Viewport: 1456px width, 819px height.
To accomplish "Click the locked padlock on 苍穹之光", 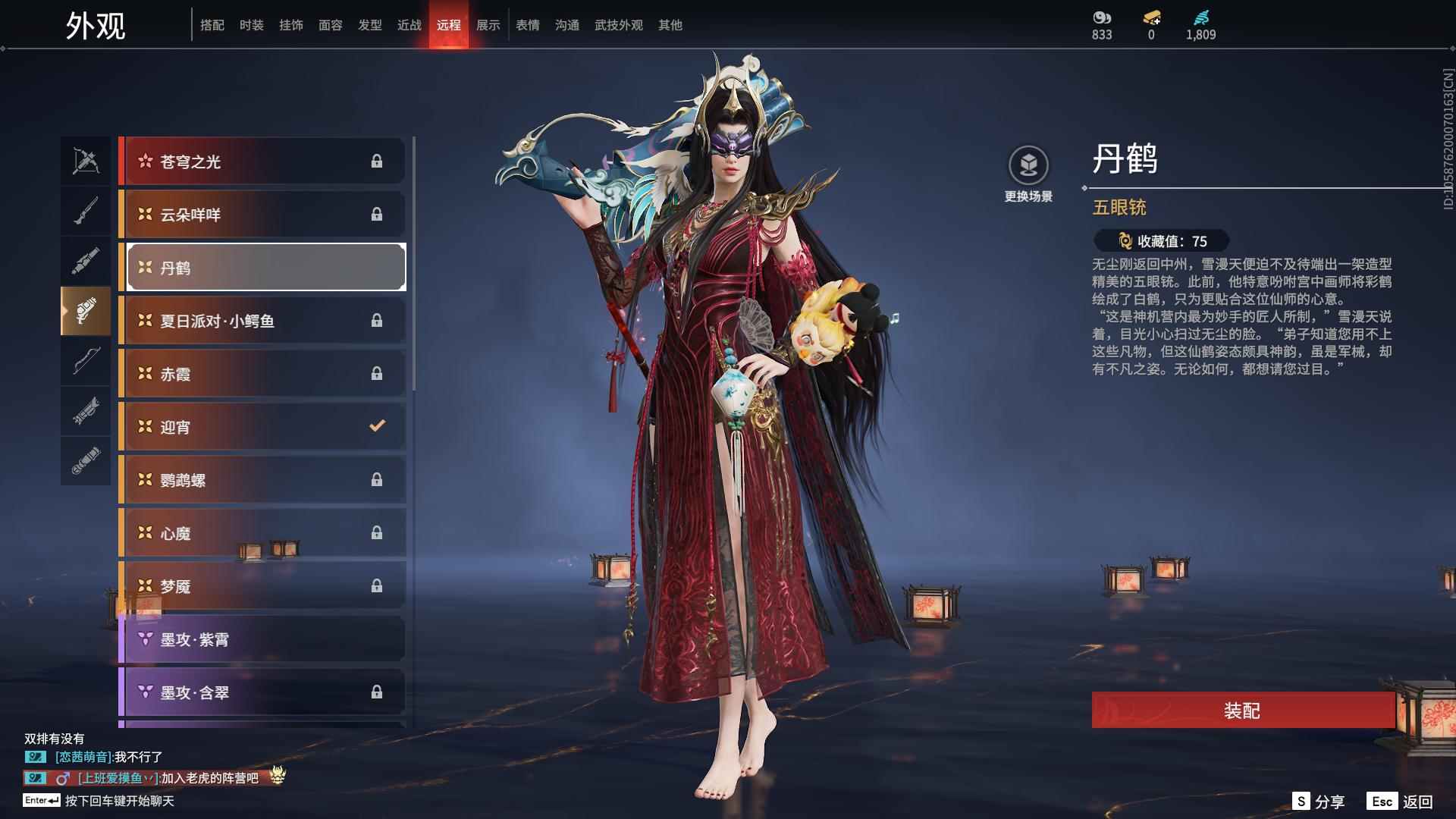I will [x=377, y=161].
